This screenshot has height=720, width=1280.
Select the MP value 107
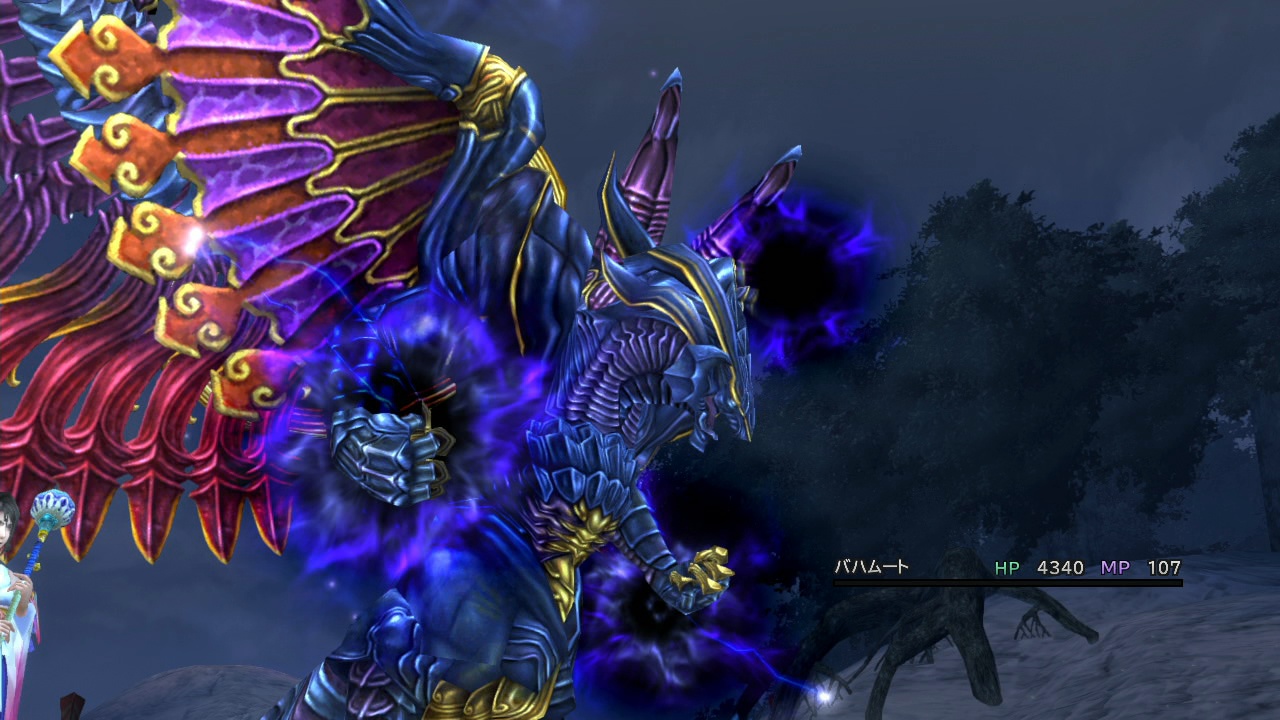(x=1163, y=567)
